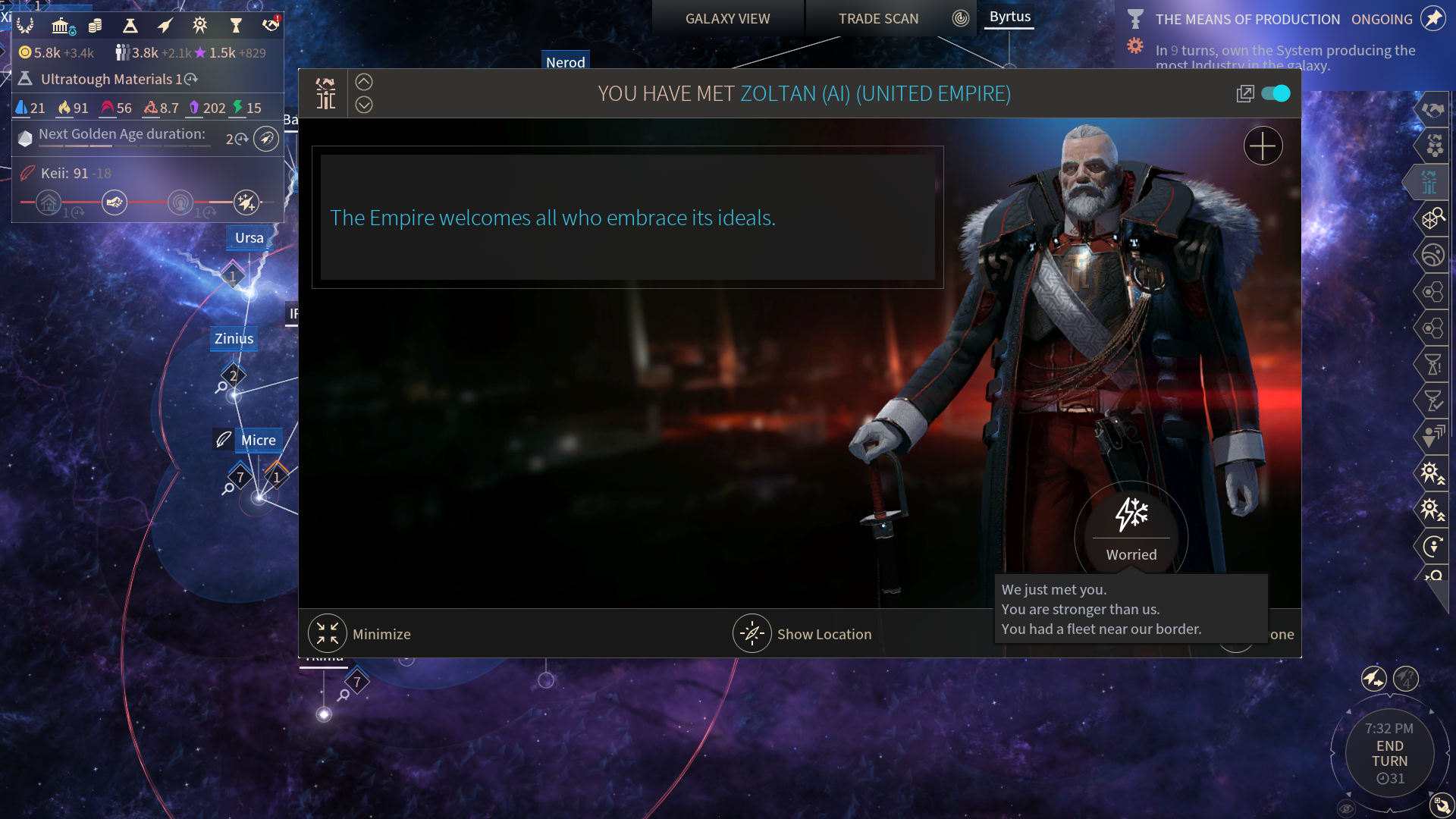The image size is (1456, 819).
Task: Show Location of the met empire
Action: (752, 634)
